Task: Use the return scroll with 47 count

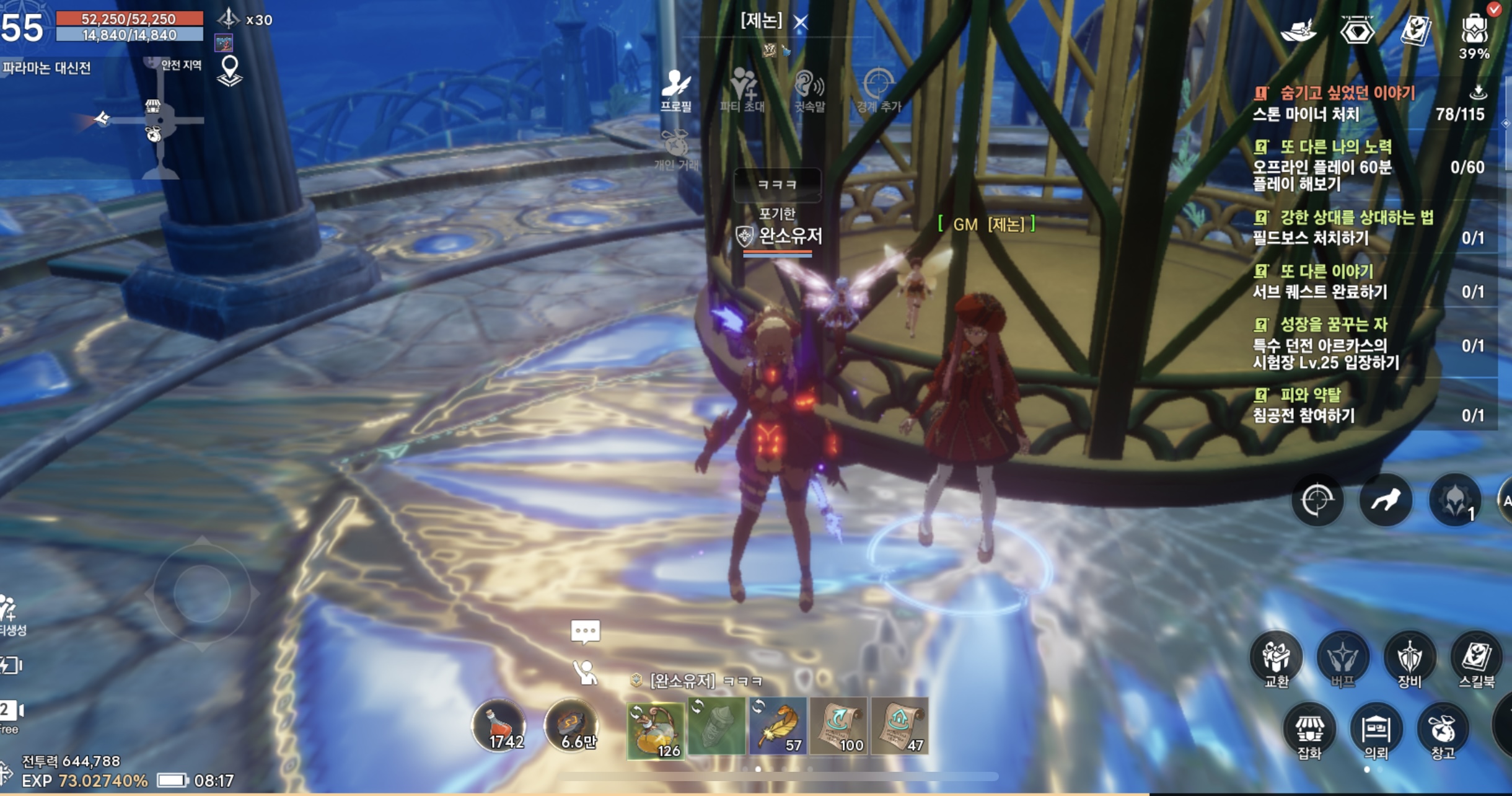Action: click(x=900, y=726)
